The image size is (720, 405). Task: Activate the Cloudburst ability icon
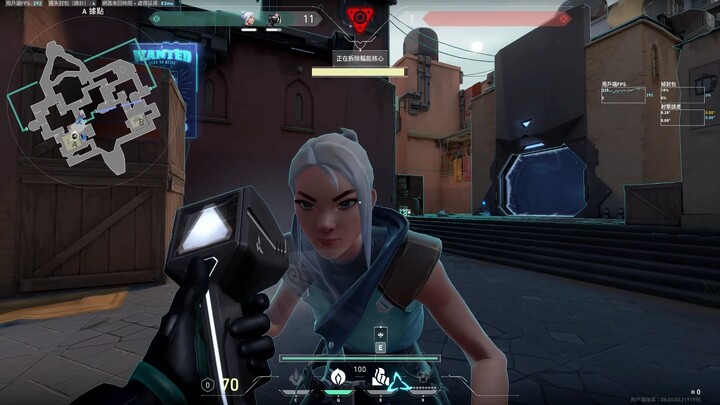(295, 379)
